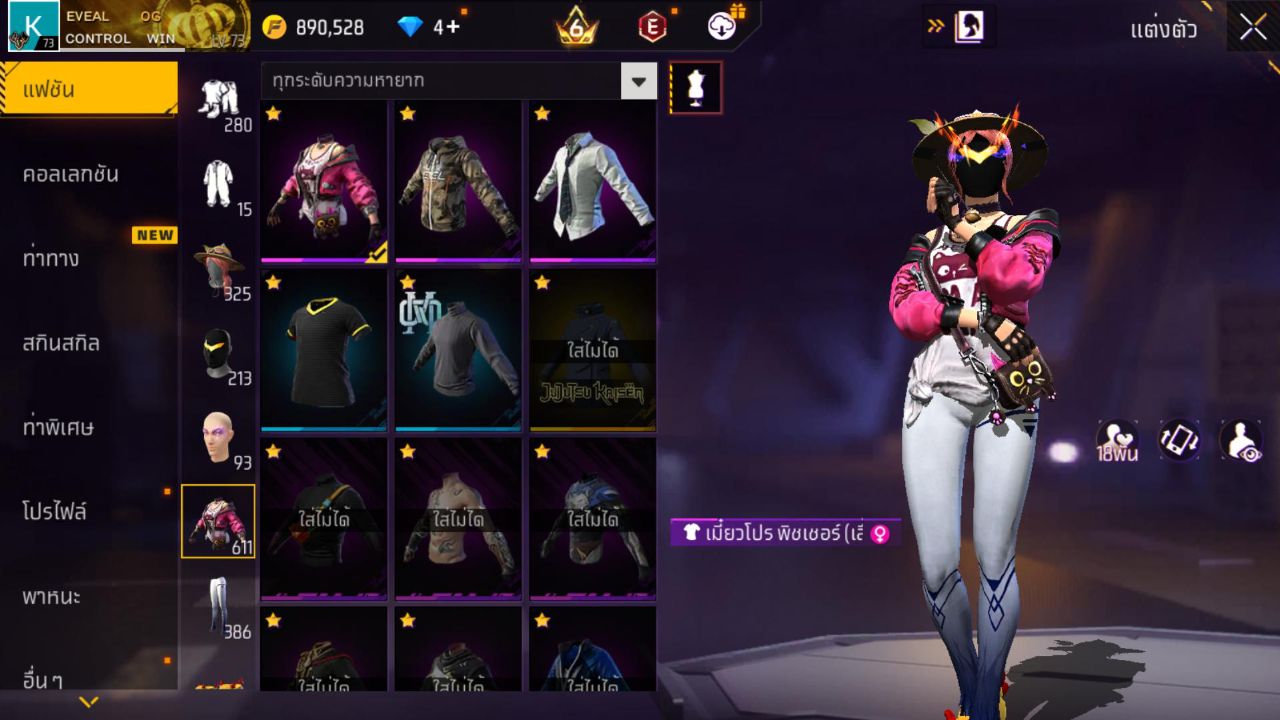Select the white shirt with tie thumbnail
Viewport: 1280px width, 720px height.
pyautogui.click(x=591, y=180)
